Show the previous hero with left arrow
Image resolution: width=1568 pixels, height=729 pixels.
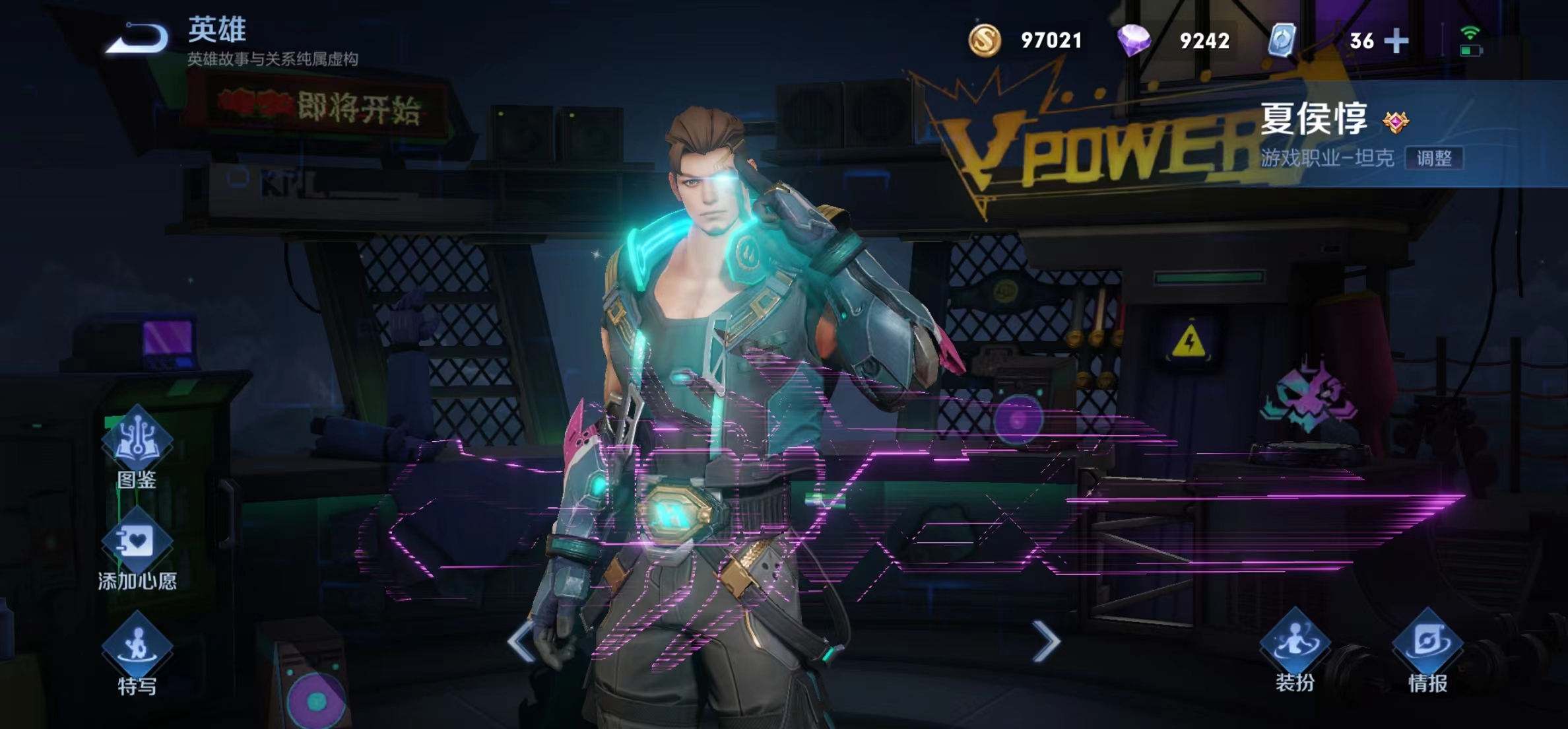[x=521, y=641]
